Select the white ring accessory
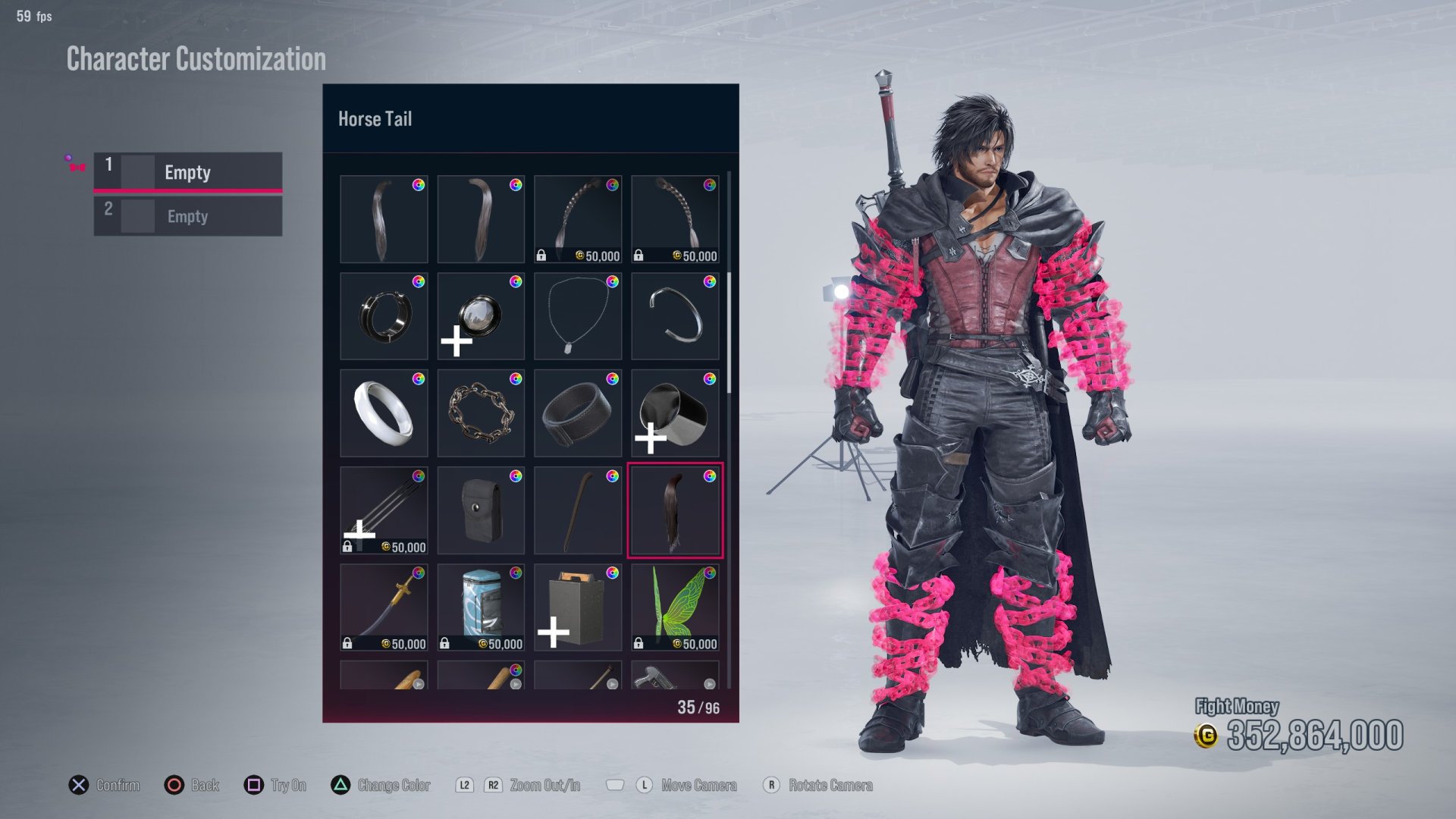The image size is (1456, 819). click(x=383, y=413)
